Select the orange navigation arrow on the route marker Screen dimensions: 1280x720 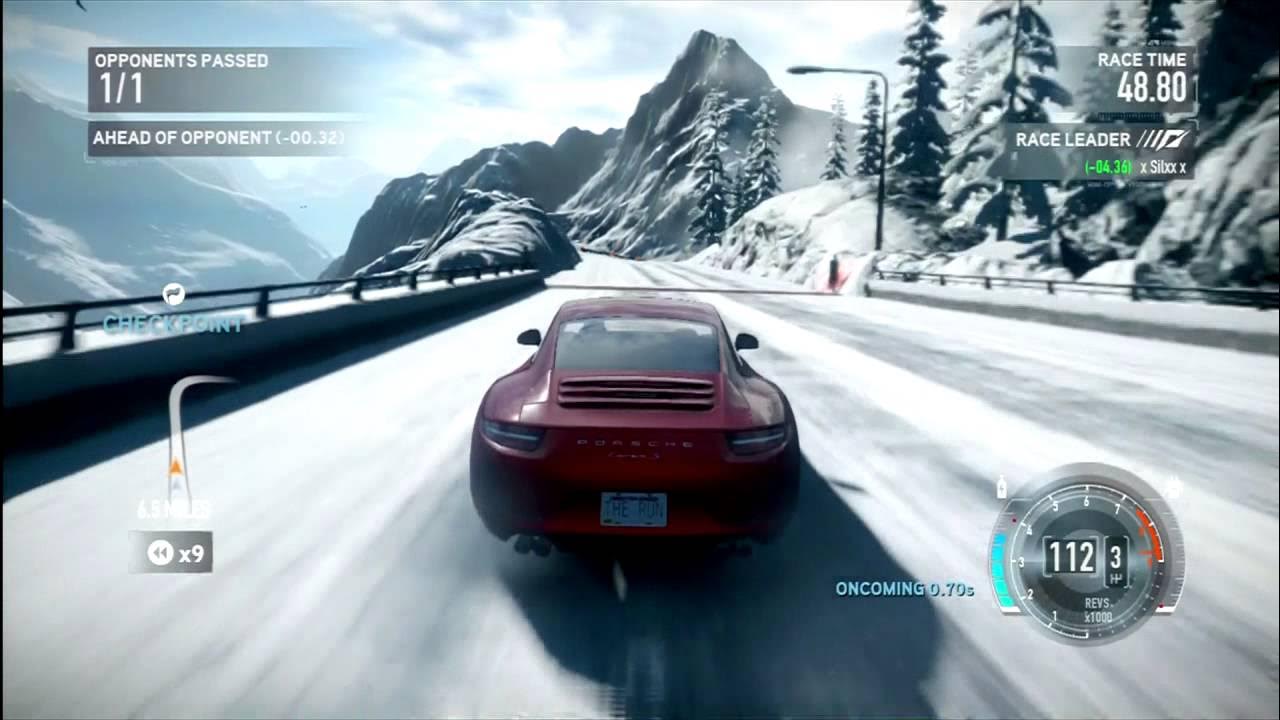tap(176, 466)
